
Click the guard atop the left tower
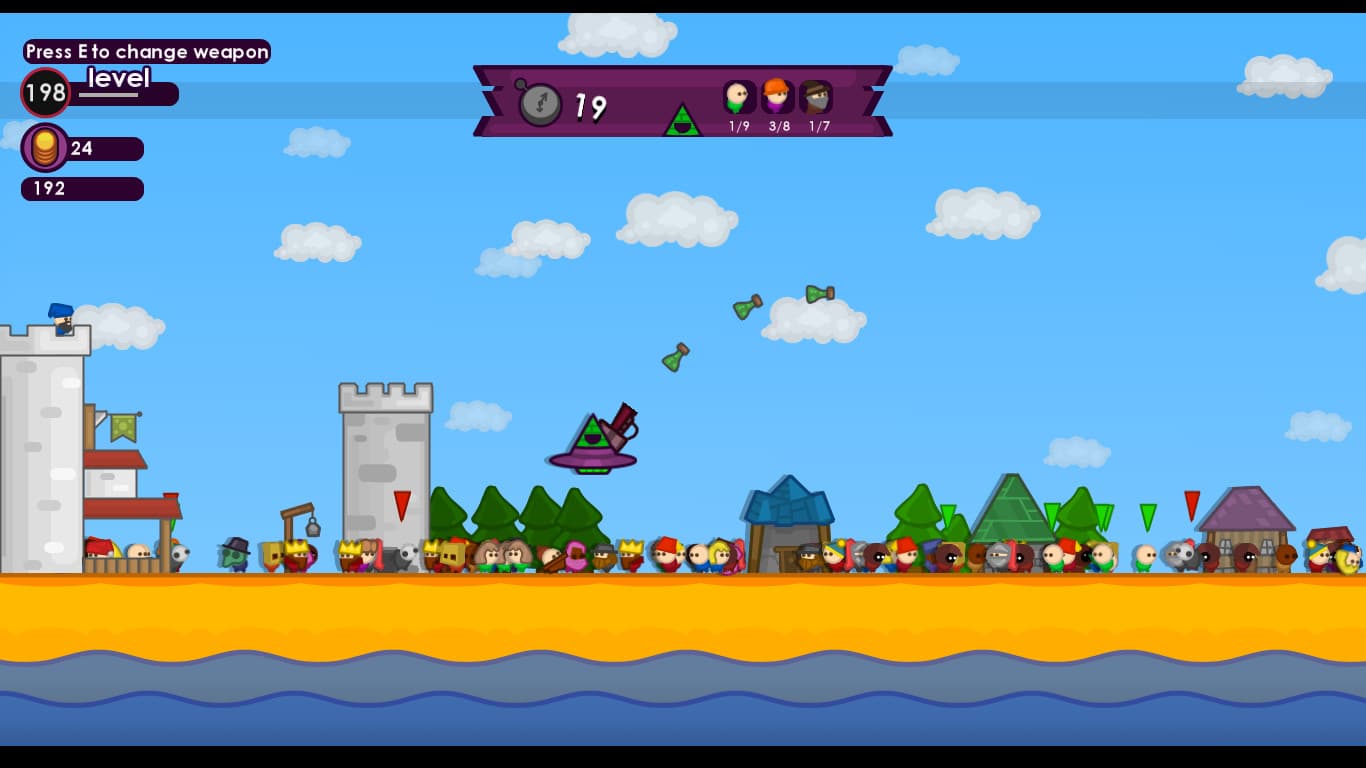point(60,318)
